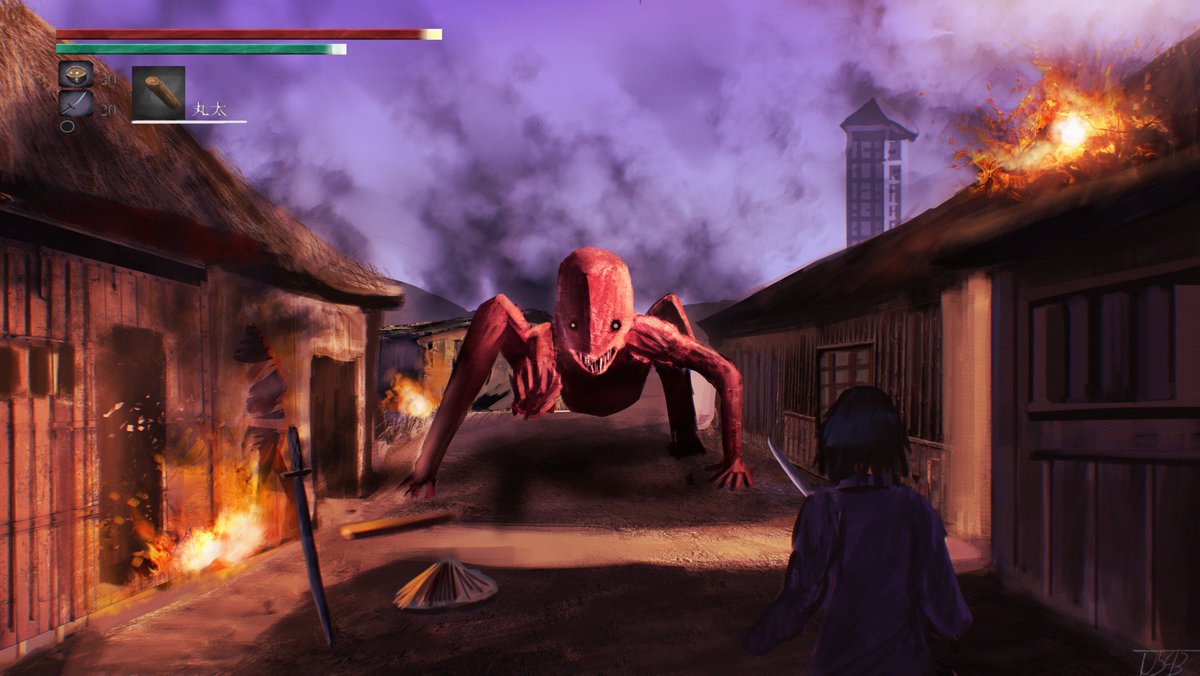Click the soup bowl item icon

point(75,75)
